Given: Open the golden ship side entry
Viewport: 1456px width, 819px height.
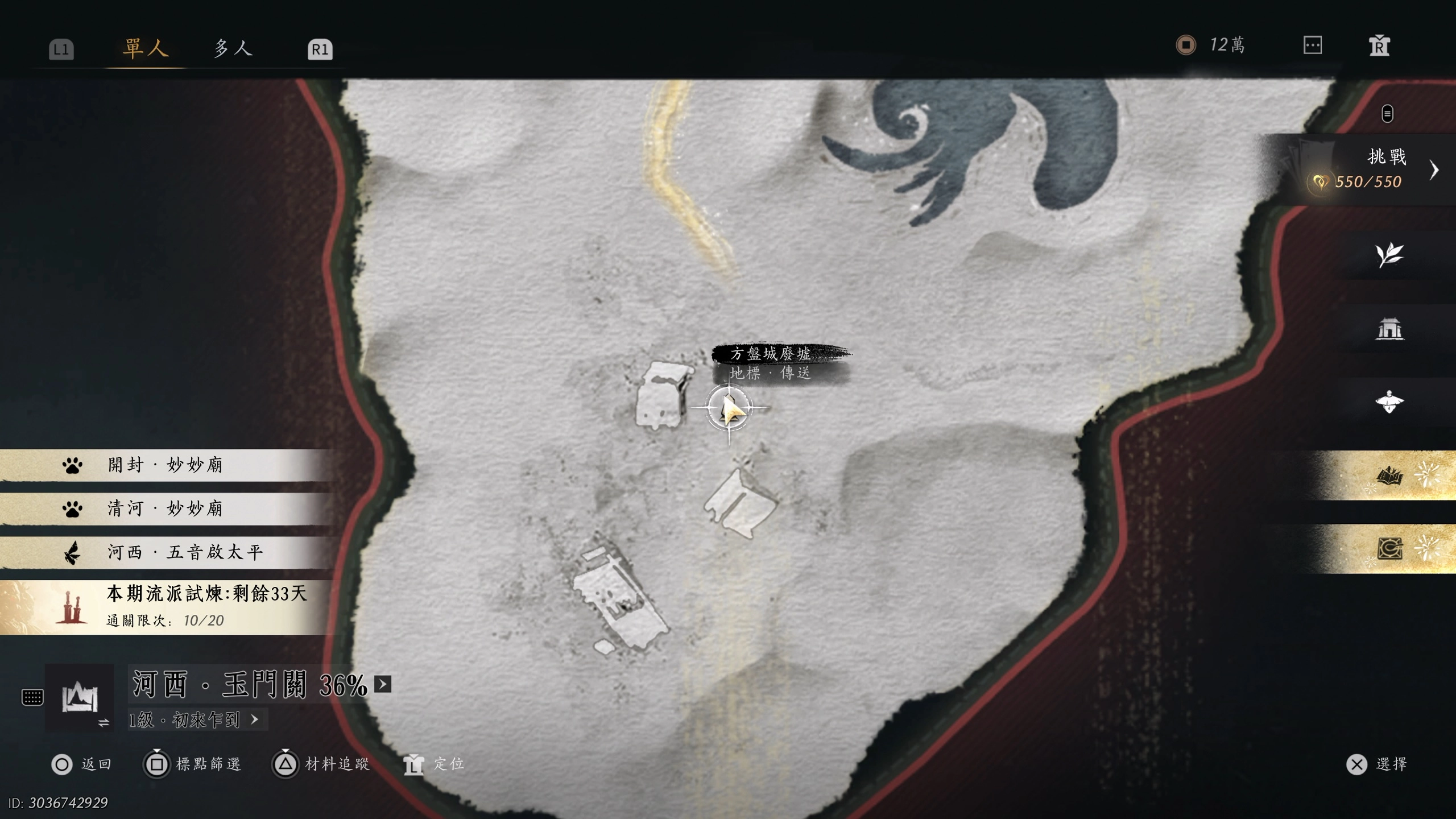Looking at the screenshot, I should pyautogui.click(x=1389, y=475).
